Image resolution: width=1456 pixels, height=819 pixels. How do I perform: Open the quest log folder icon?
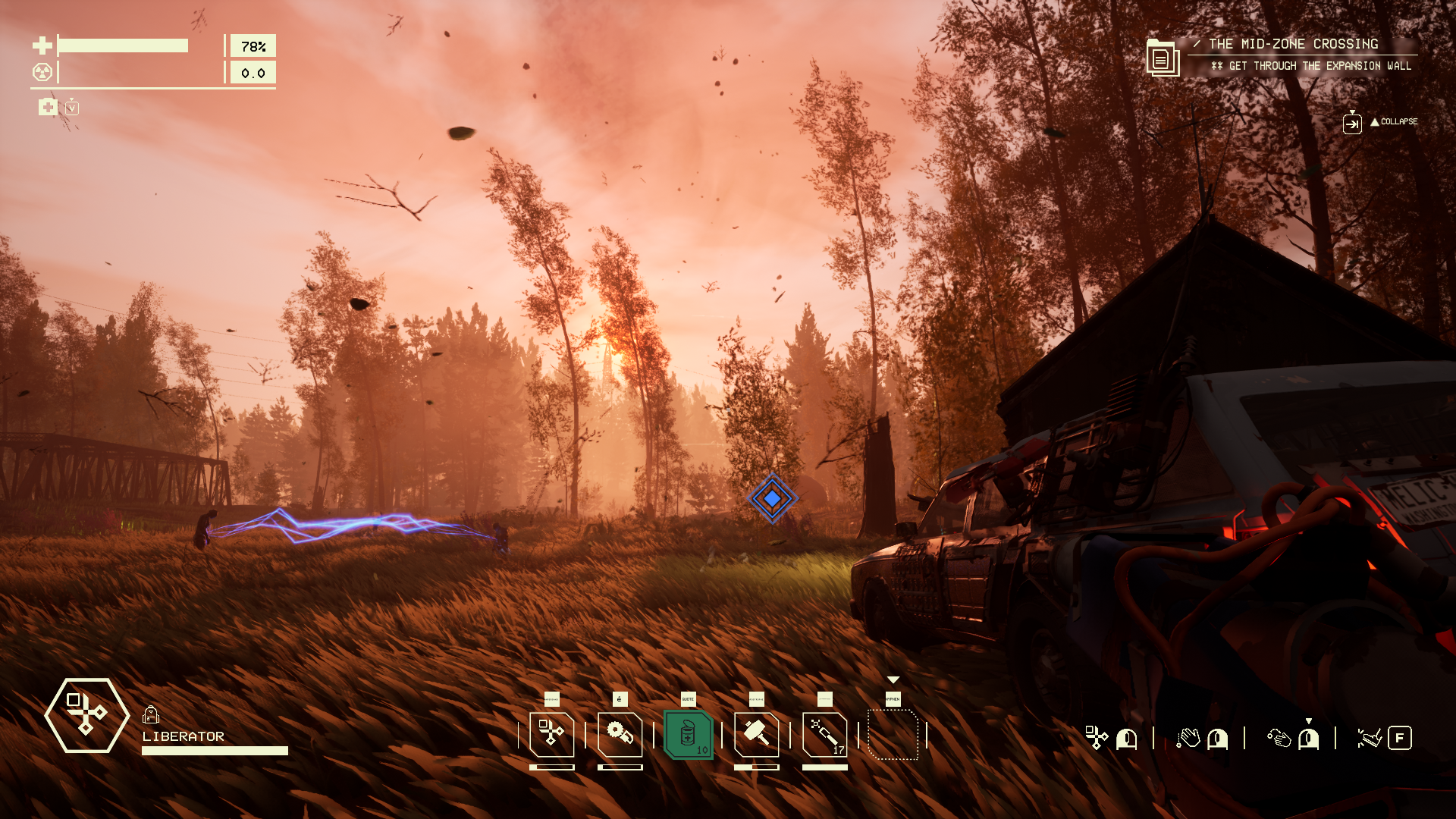[x=1162, y=58]
